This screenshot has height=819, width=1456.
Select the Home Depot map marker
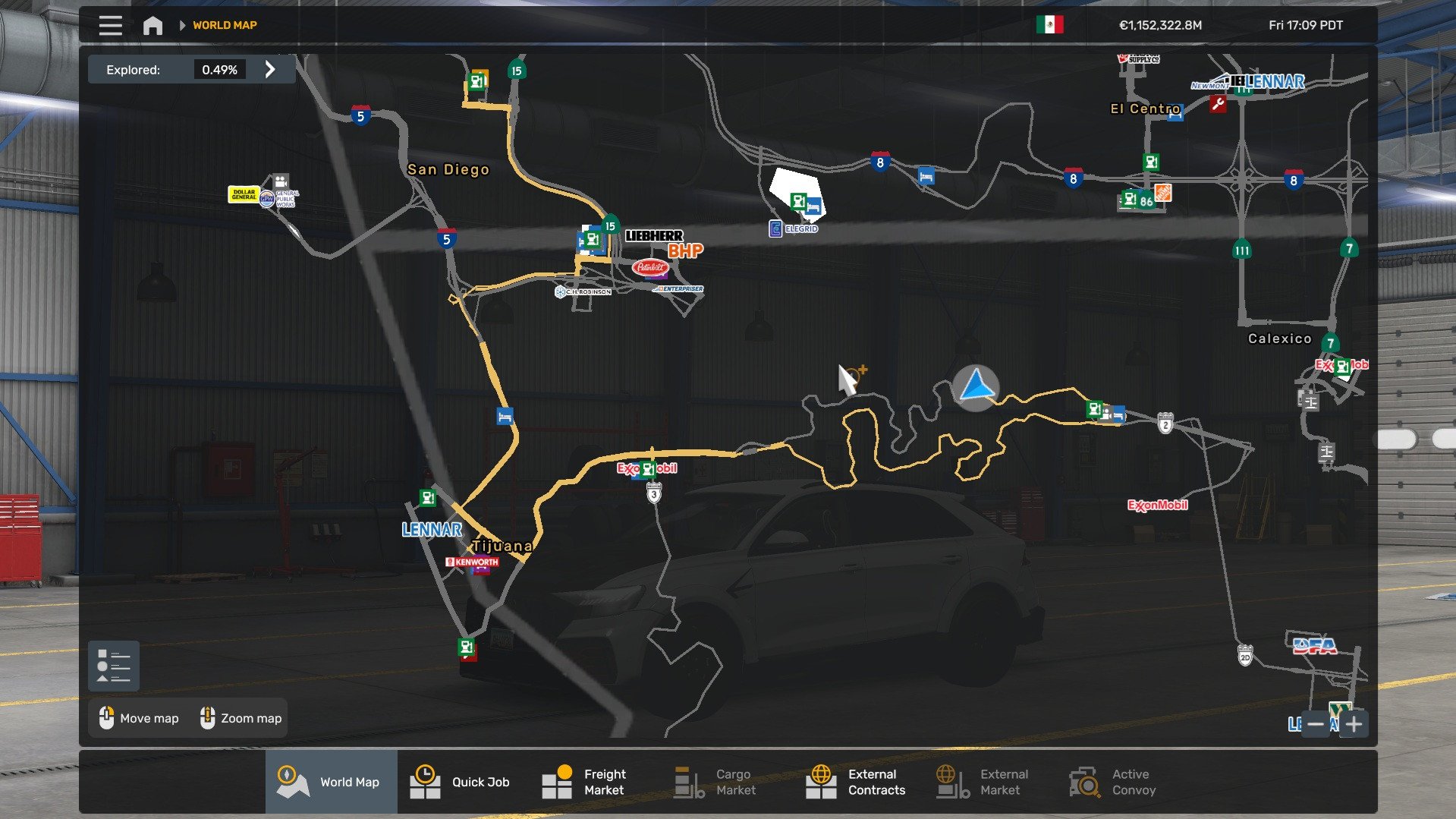[x=1162, y=193]
